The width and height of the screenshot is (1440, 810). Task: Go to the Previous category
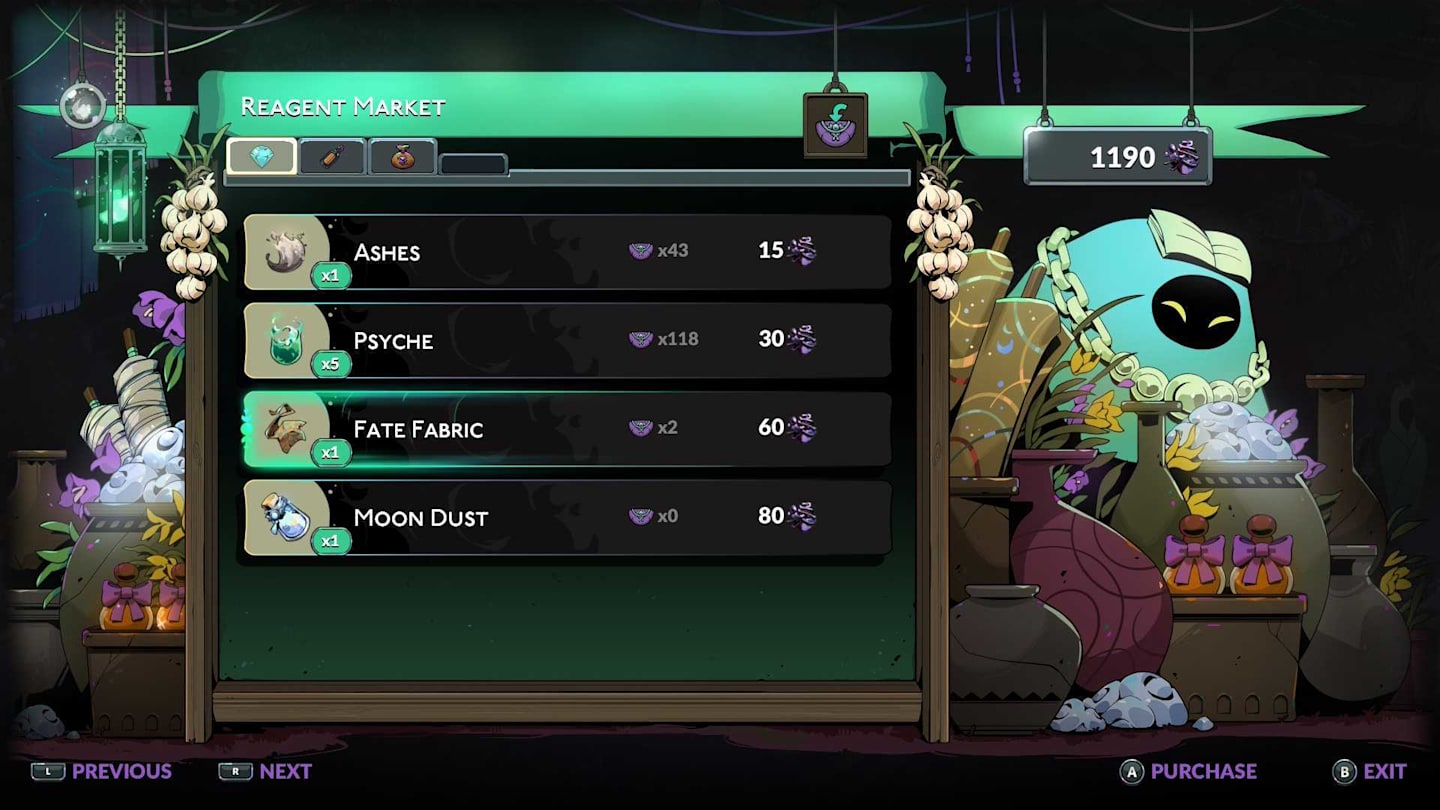click(102, 771)
